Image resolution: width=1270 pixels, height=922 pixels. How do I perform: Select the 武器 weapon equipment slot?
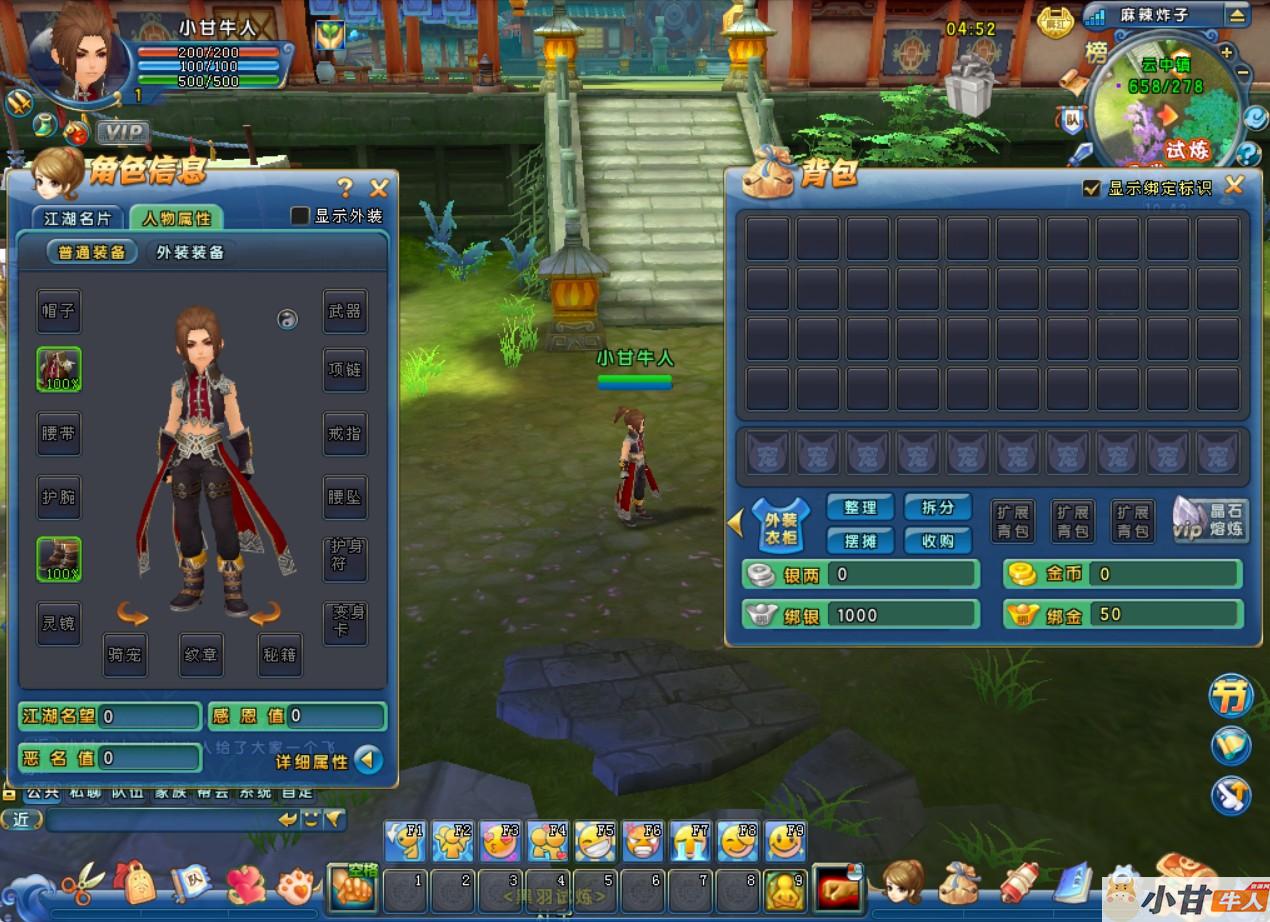pos(345,311)
